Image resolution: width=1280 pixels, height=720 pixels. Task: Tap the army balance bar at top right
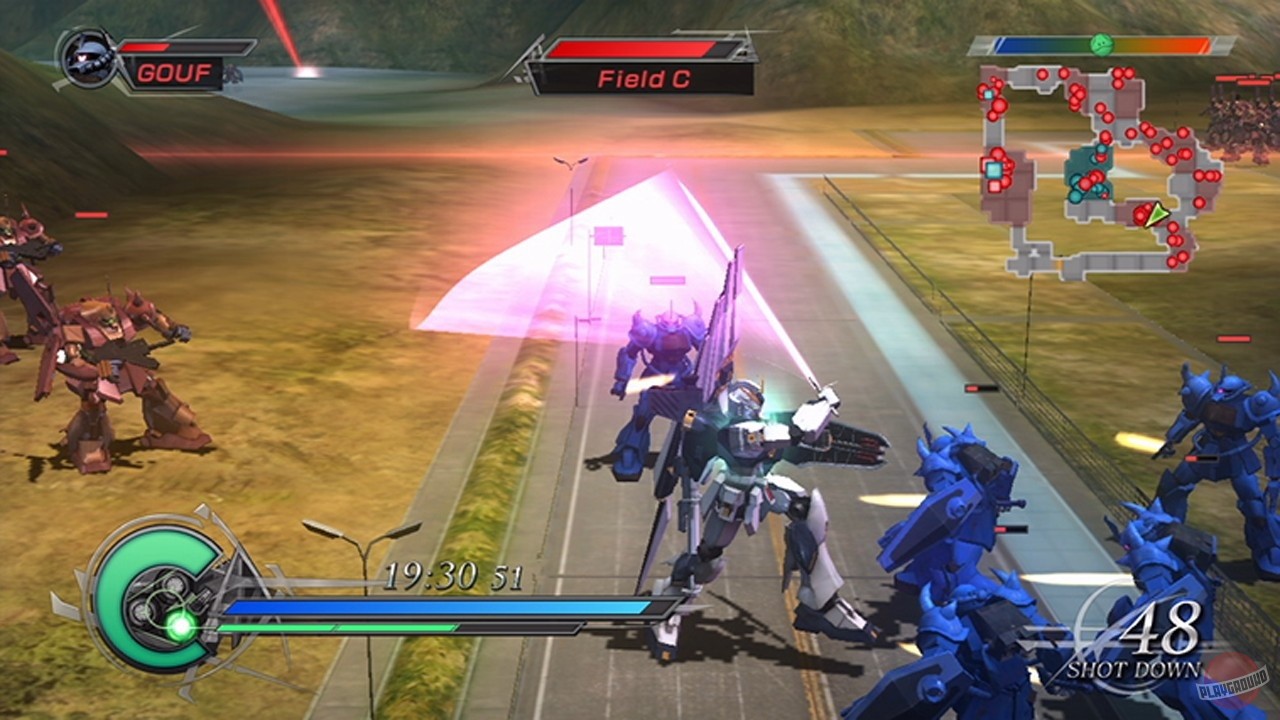coord(1100,44)
